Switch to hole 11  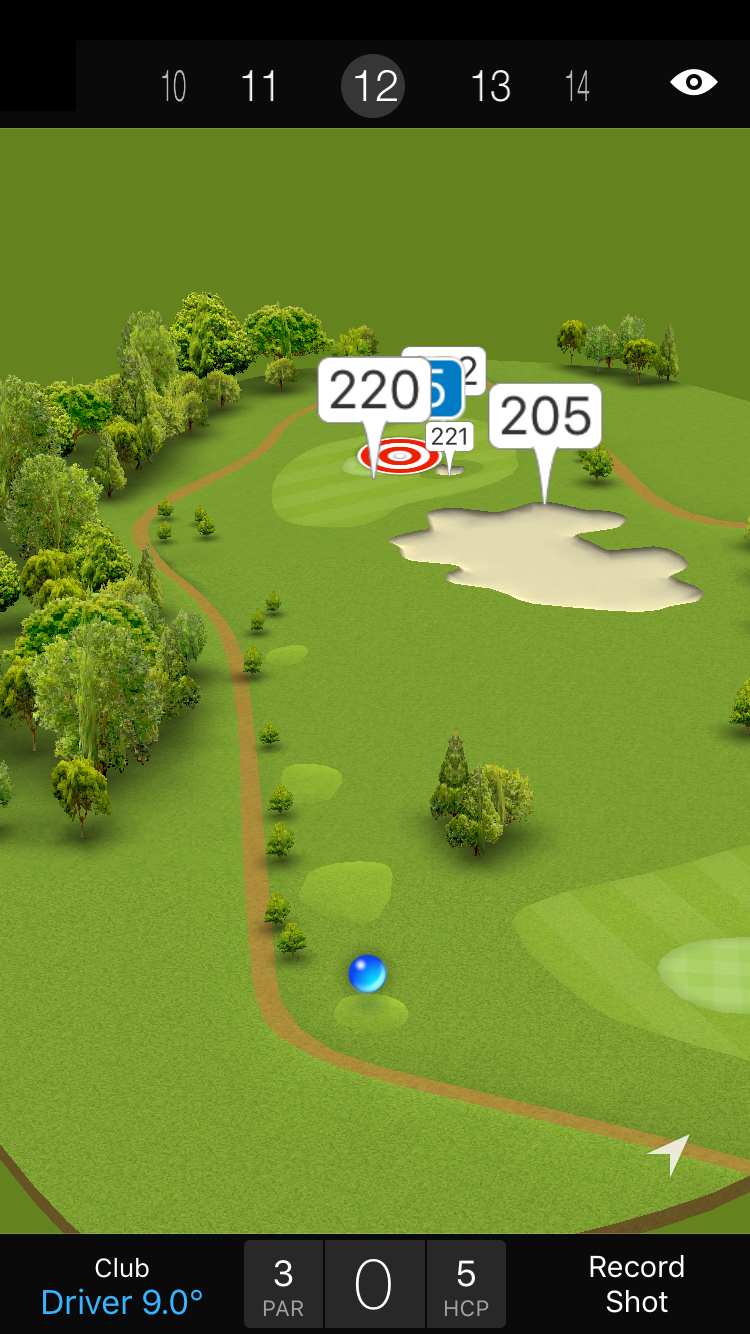click(259, 87)
